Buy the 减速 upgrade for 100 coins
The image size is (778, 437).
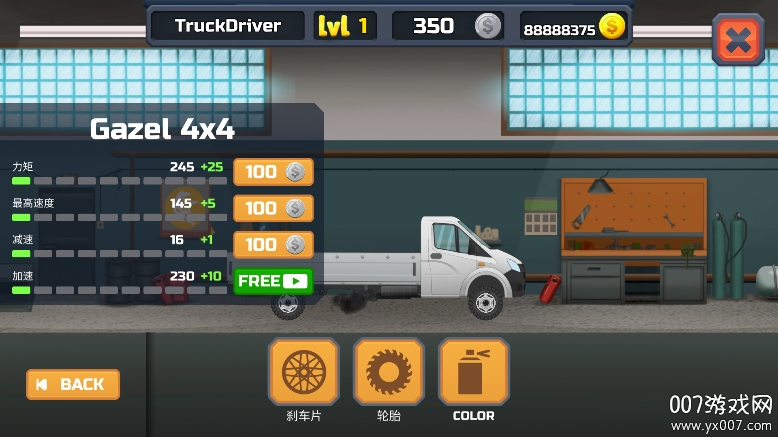pos(273,244)
